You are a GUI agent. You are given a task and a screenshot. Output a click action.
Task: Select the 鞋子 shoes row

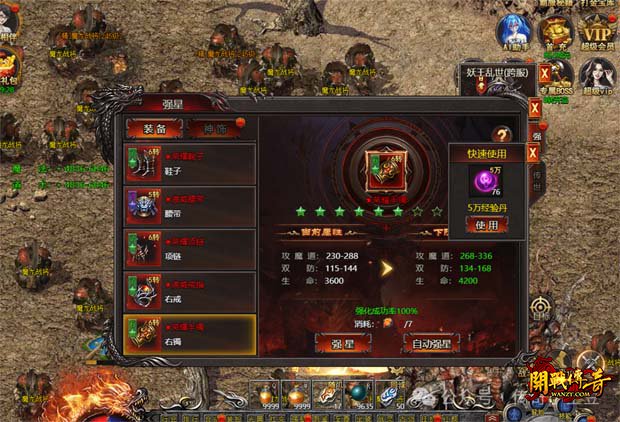[190, 163]
